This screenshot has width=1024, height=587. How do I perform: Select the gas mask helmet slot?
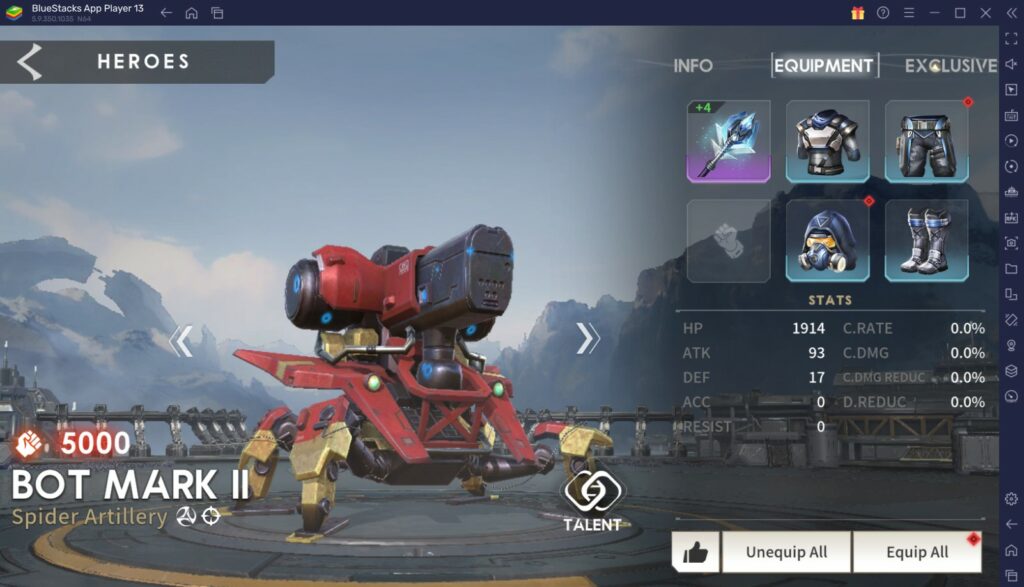click(x=827, y=240)
